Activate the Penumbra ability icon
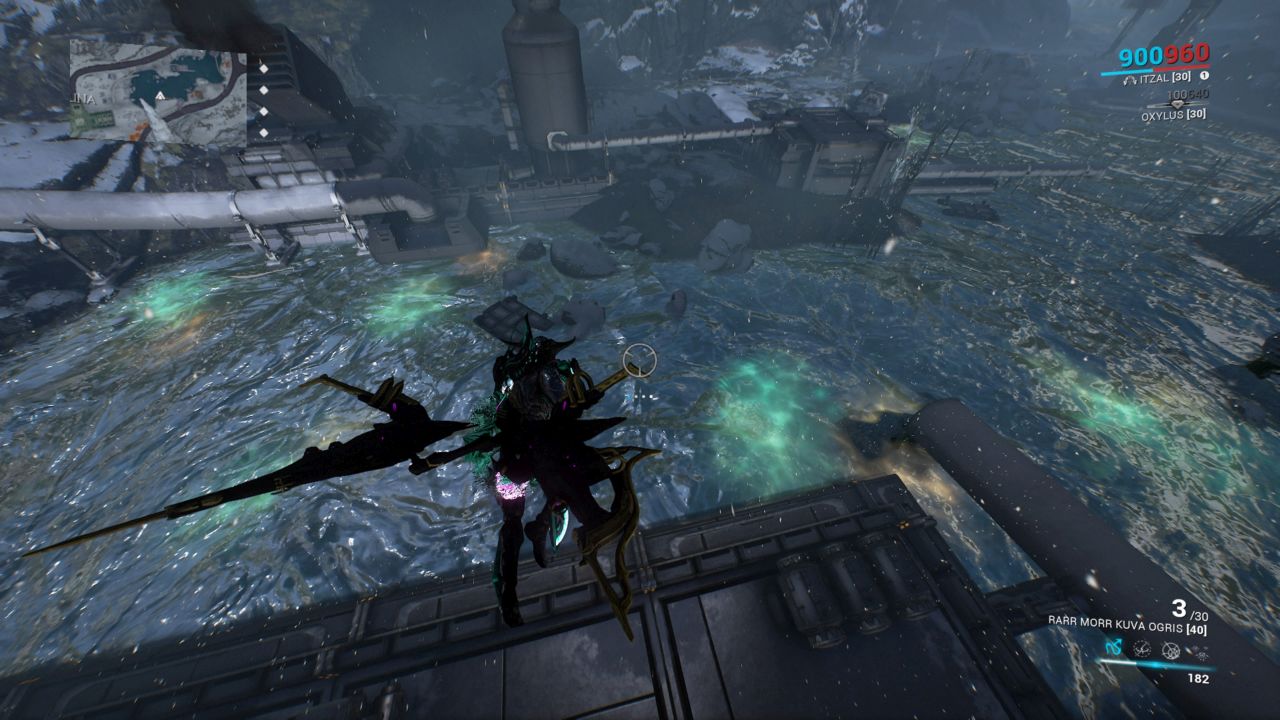Image resolution: width=1280 pixels, height=720 pixels. coord(1142,650)
